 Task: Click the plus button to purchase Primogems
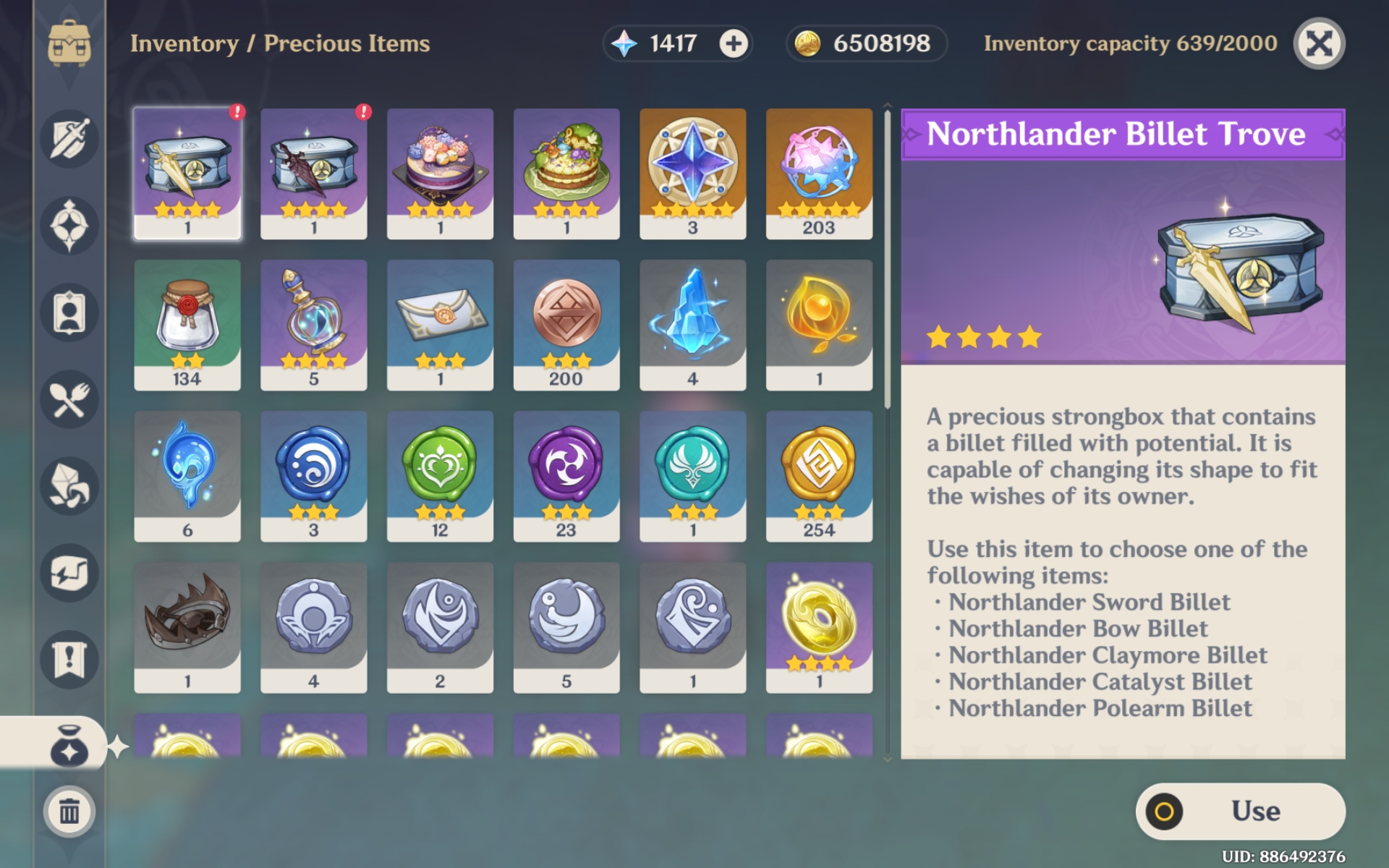(733, 43)
